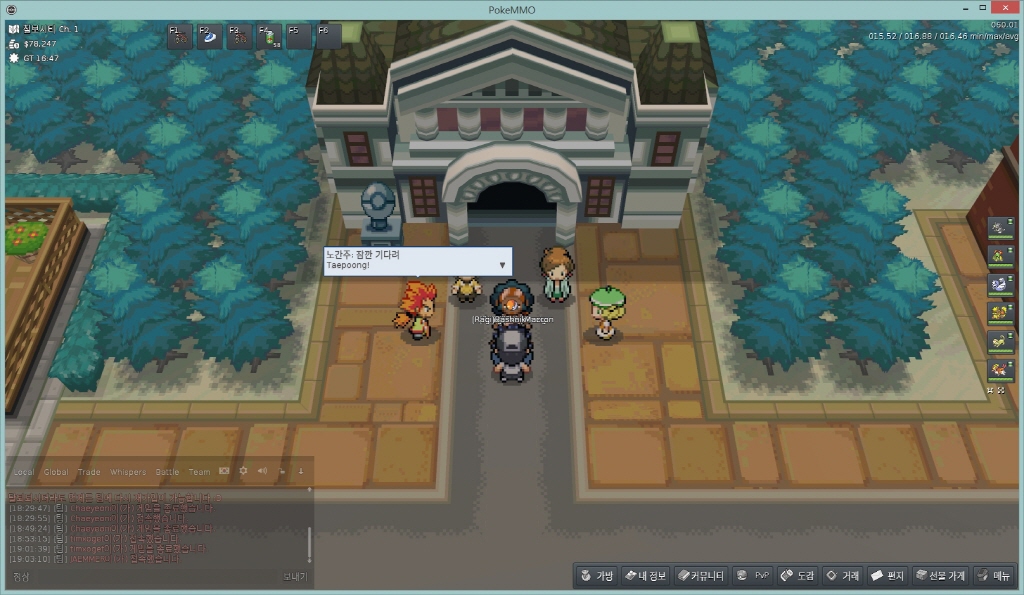
Task: Switch to the Local chat tab
Action: tap(24, 472)
